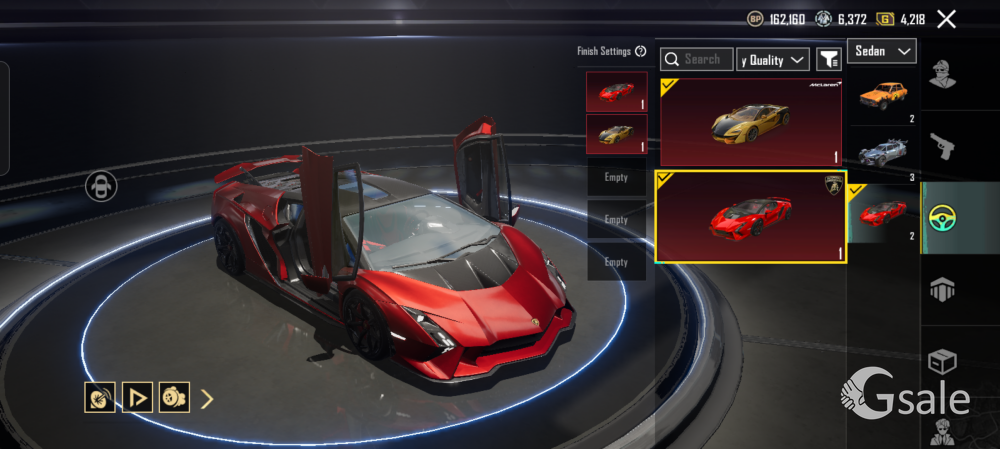Select the red Lamborghini skin card
The height and width of the screenshot is (449, 1000).
click(x=751, y=216)
